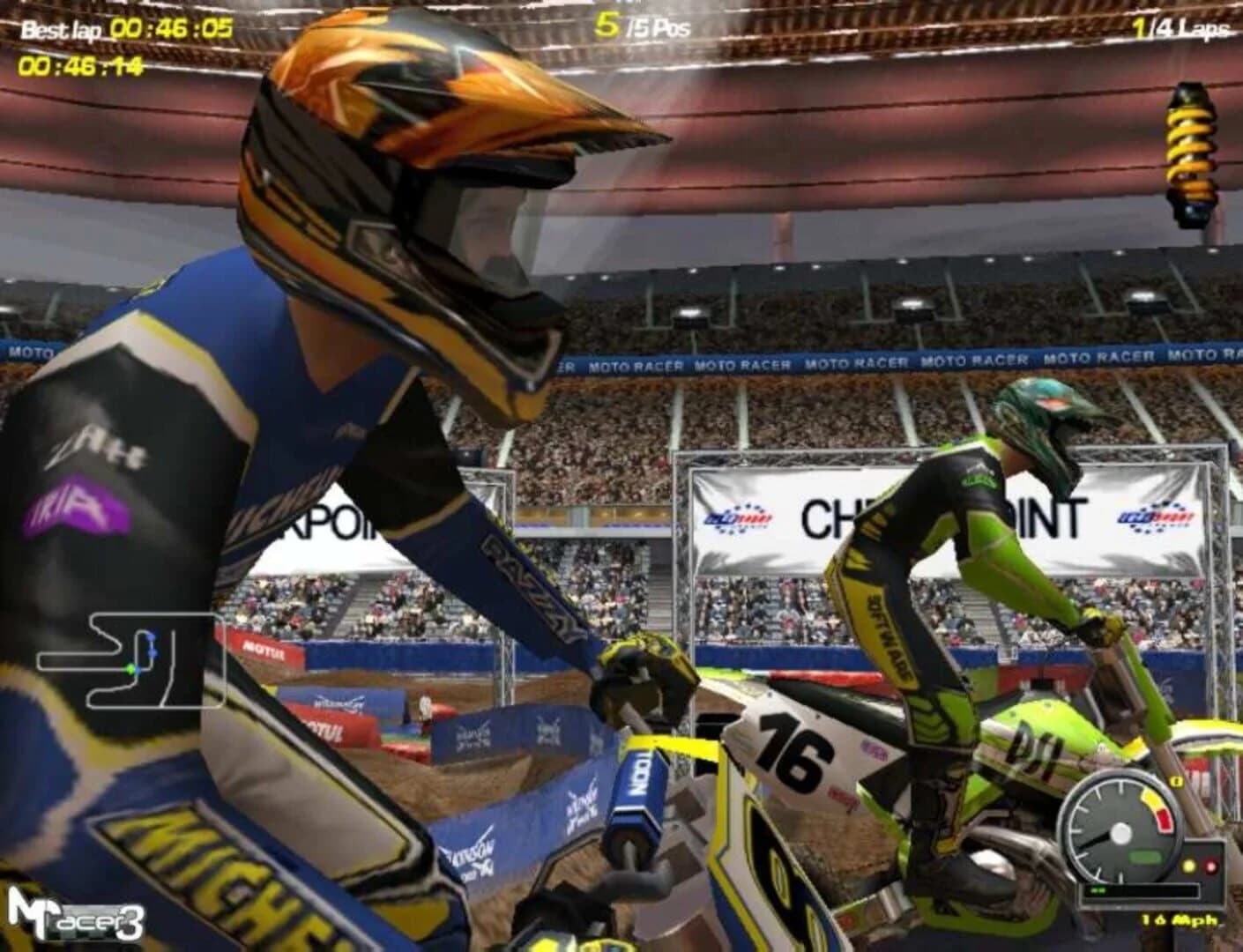Click the green fuel bar under the speedometer
The image size is (1243, 952).
click(x=1098, y=890)
